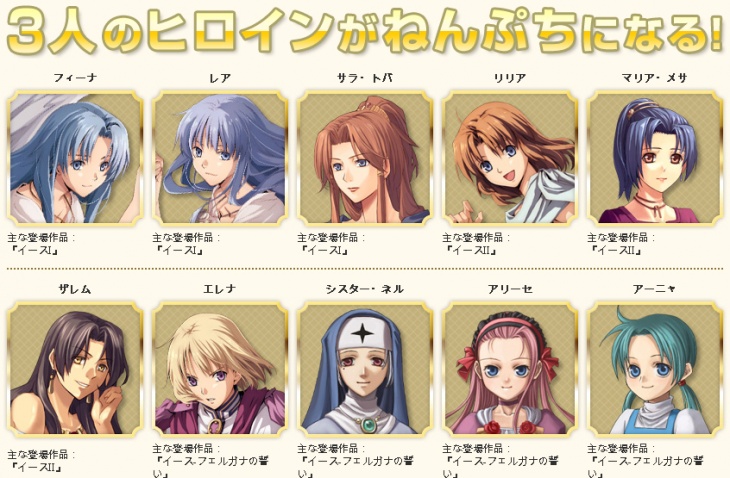This screenshot has width=730, height=478.
Task: Choose the レア portrait tile
Action: pos(220,157)
